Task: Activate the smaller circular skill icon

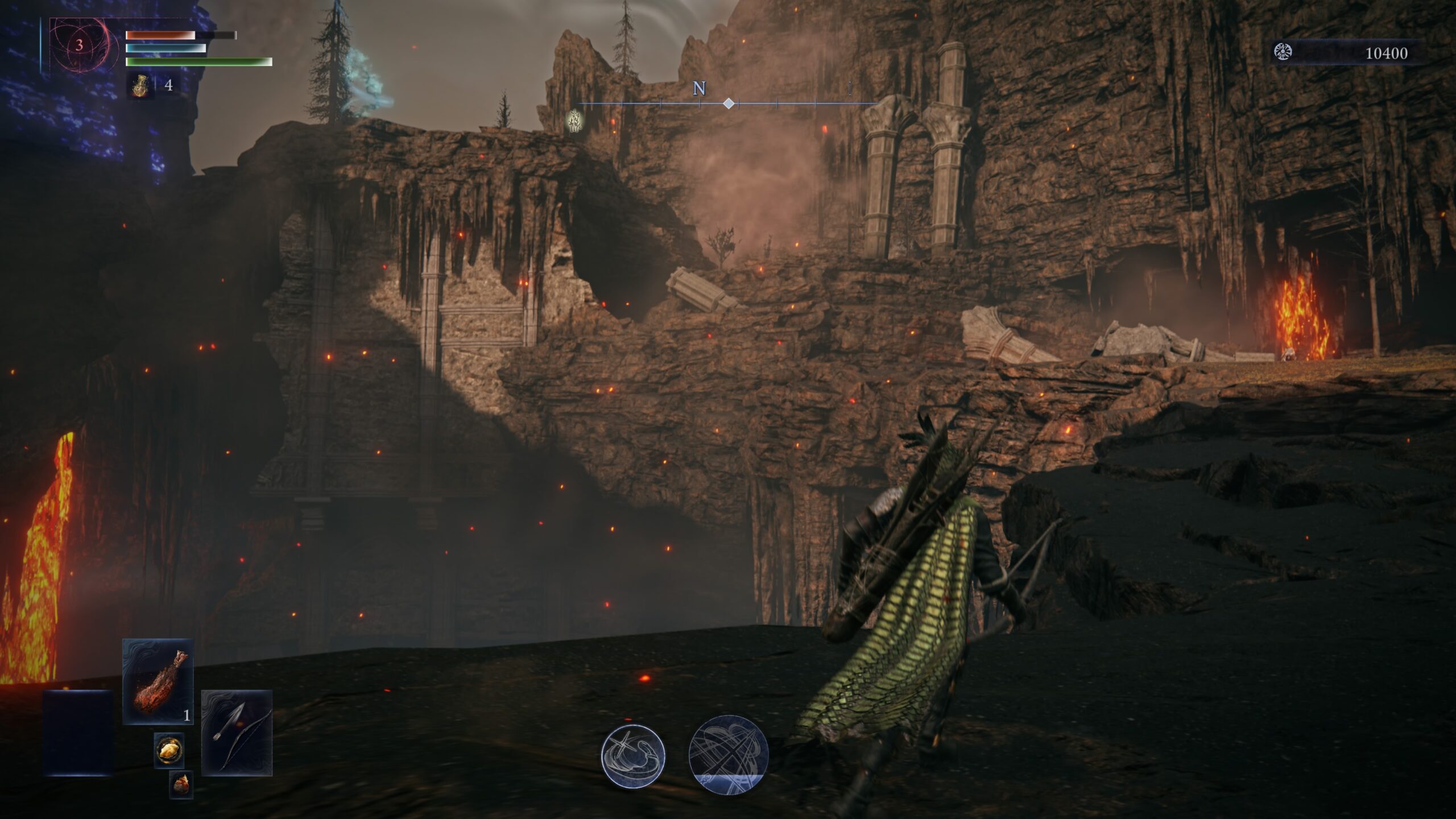Action: [633, 756]
